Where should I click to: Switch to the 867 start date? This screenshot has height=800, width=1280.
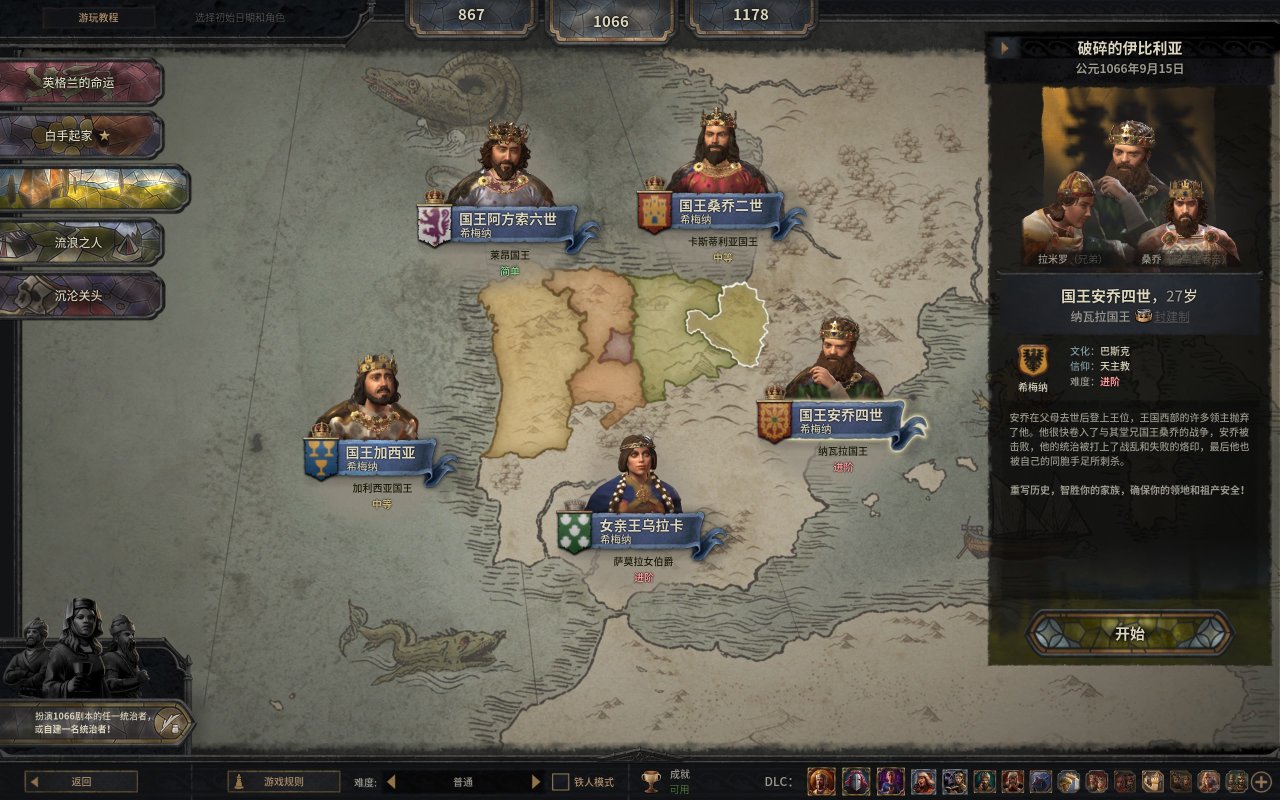[x=471, y=15]
